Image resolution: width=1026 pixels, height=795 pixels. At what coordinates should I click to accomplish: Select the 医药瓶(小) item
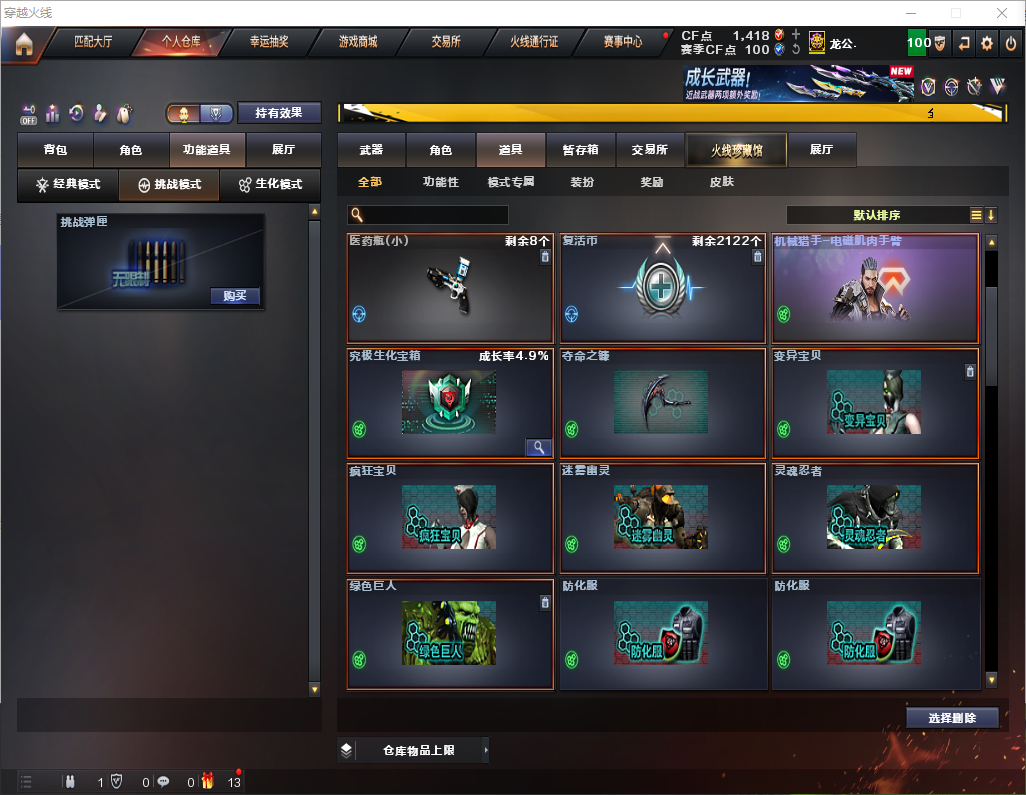pos(450,289)
